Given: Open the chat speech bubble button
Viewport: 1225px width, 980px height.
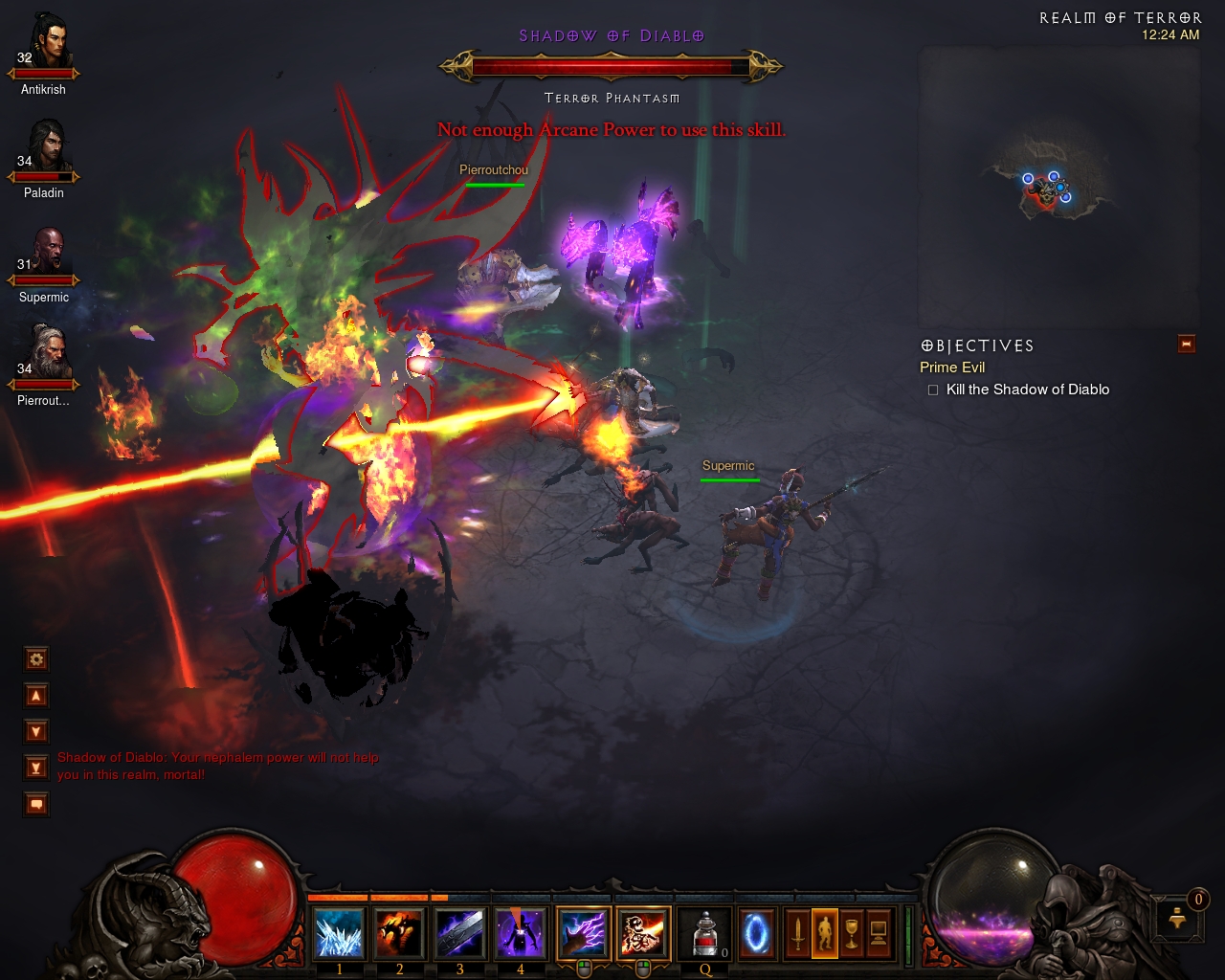Looking at the screenshot, I should click(x=36, y=805).
